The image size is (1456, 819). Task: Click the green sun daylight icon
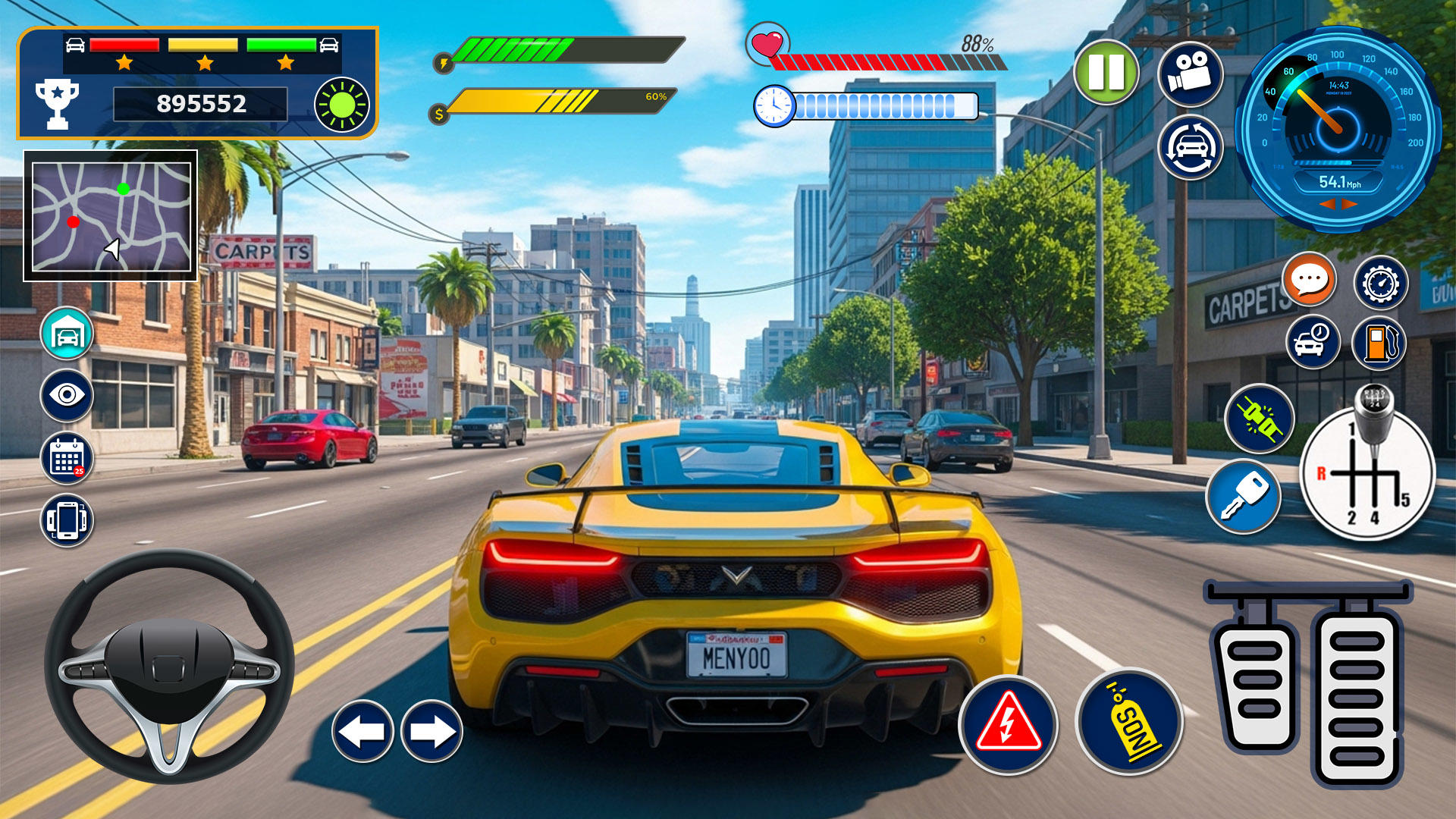(341, 105)
